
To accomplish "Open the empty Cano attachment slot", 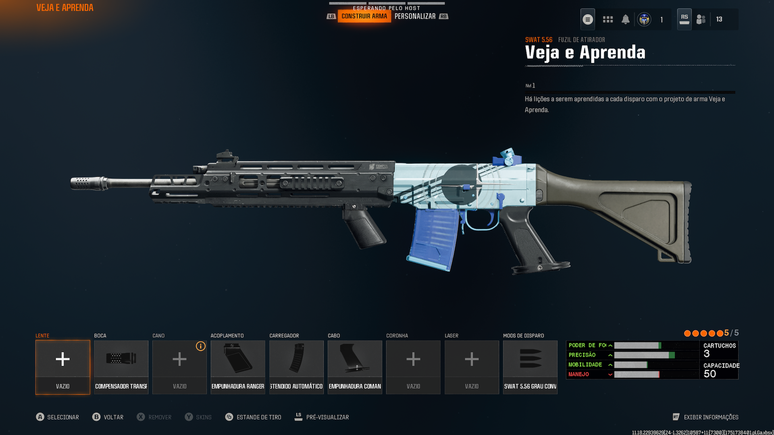I will tap(180, 366).
